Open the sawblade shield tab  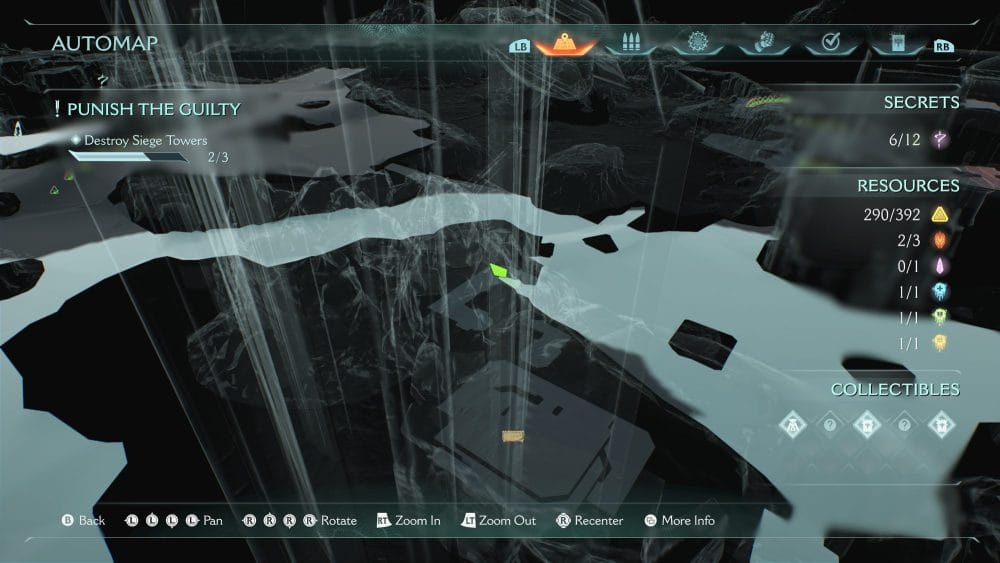click(695, 44)
